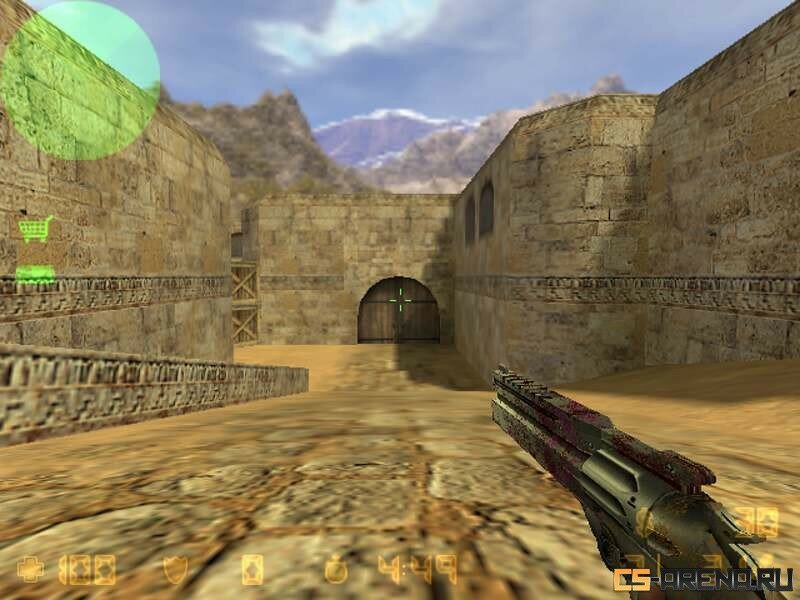Select the armor shield icon

pyautogui.click(x=175, y=570)
